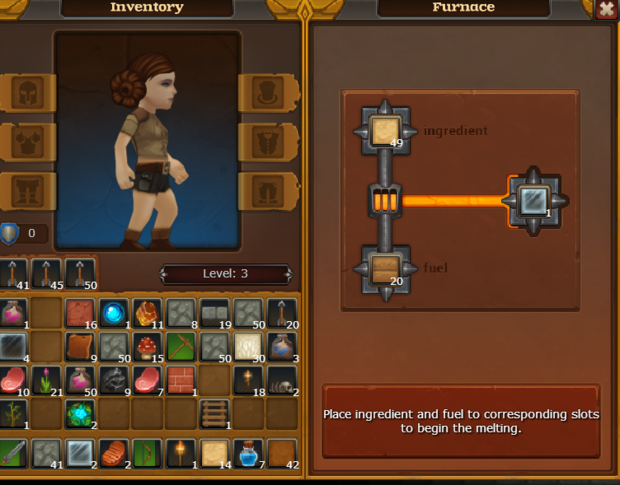The width and height of the screenshot is (620, 485).
Task: Pick the skull and bones item
Action: pyautogui.click(x=283, y=380)
